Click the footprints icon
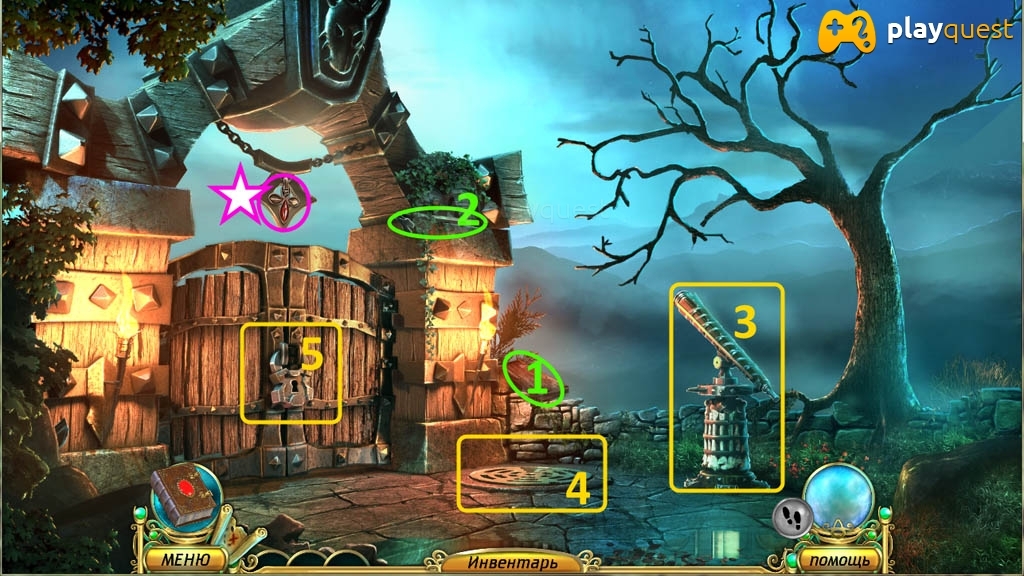This screenshot has height=576, width=1024. (x=790, y=516)
